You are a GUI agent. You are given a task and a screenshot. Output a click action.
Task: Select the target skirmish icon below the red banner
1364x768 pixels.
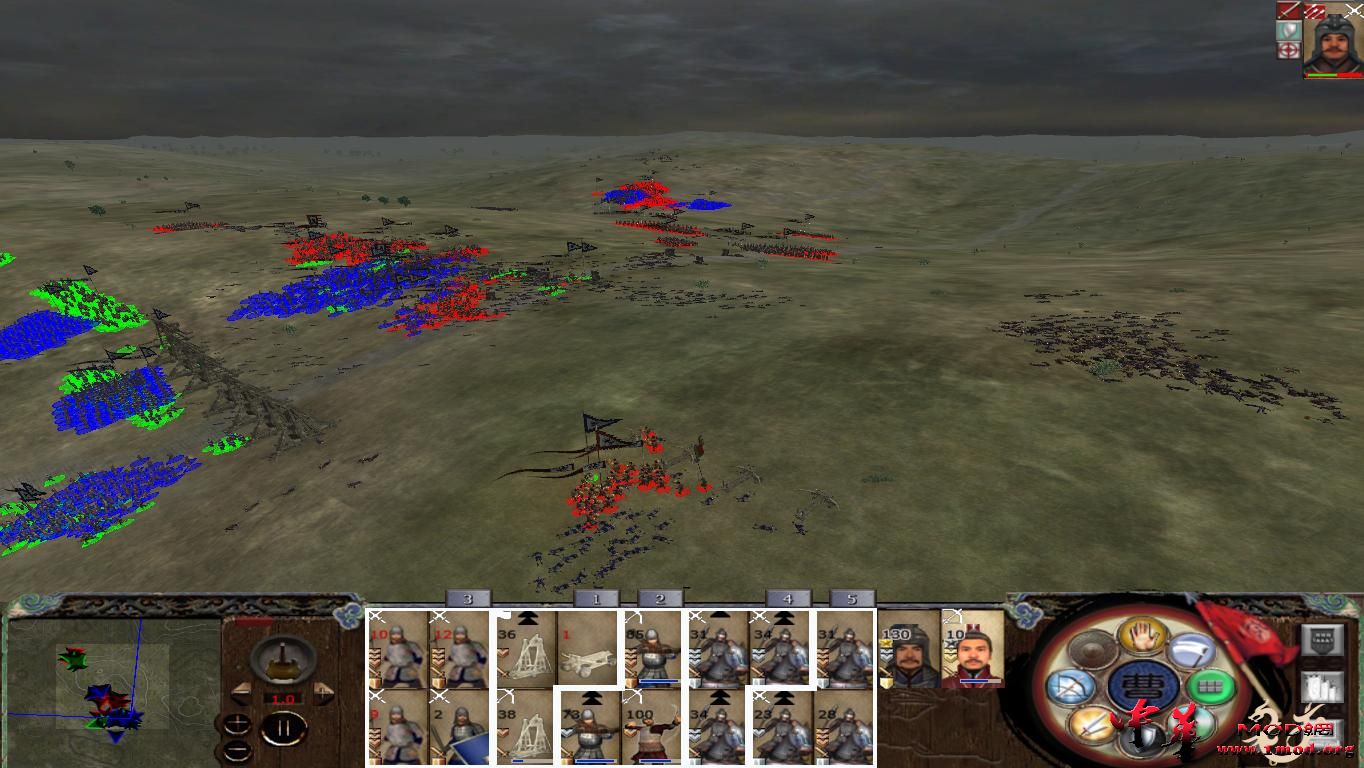point(1289,50)
